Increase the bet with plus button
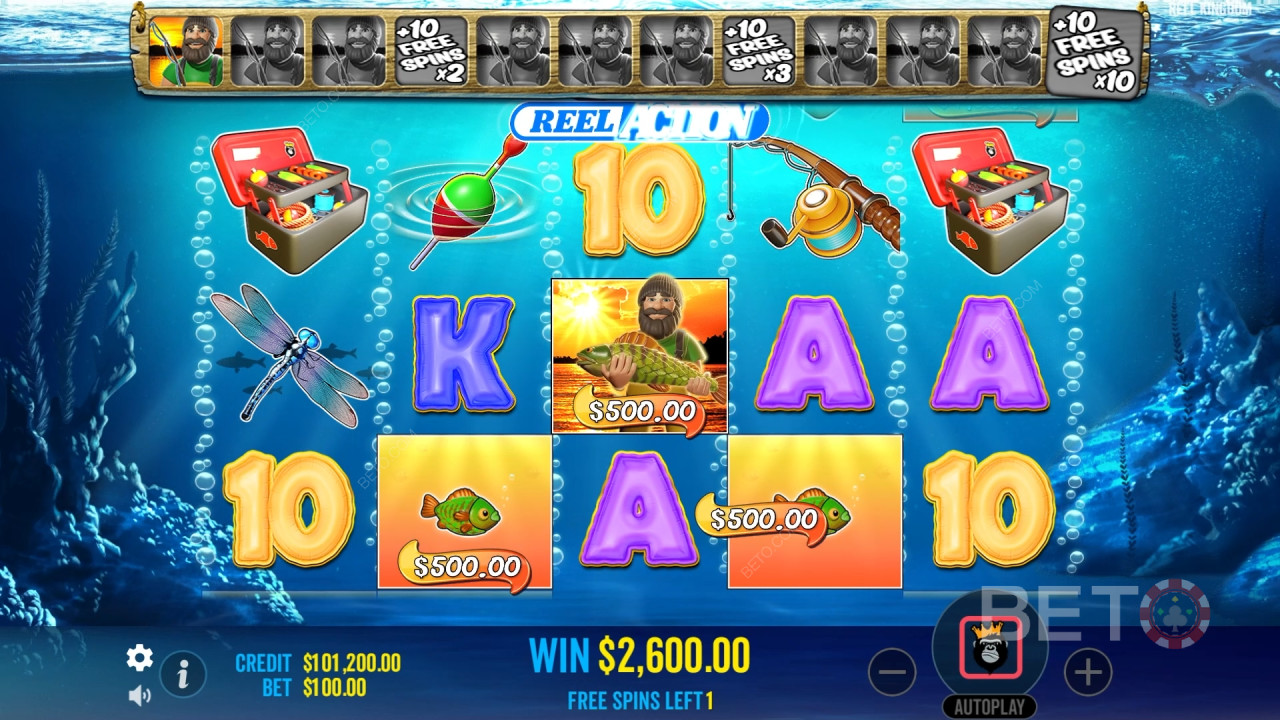This screenshot has width=1280, height=720. [x=1088, y=673]
